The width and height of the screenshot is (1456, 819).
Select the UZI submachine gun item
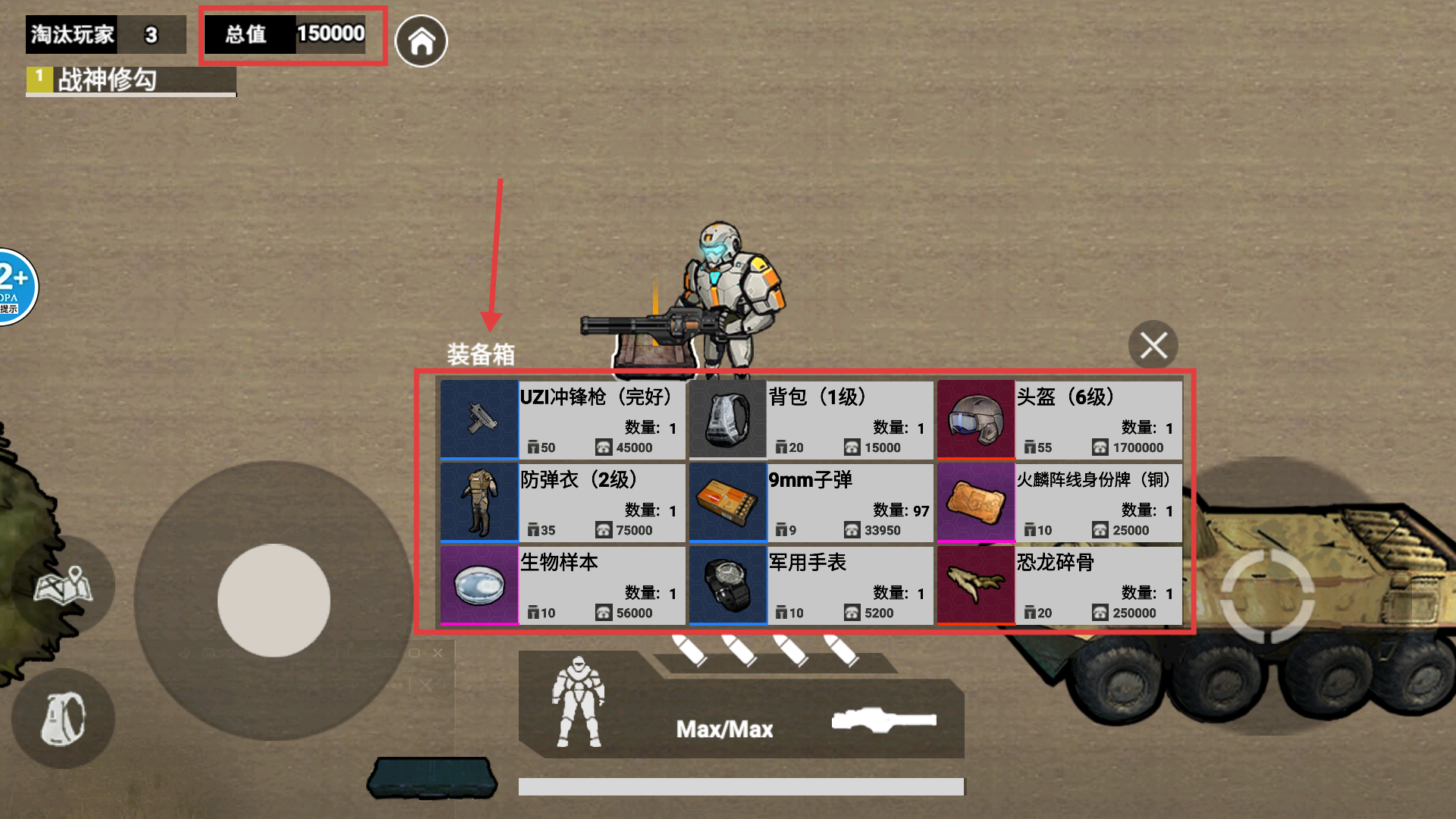[x=563, y=420]
